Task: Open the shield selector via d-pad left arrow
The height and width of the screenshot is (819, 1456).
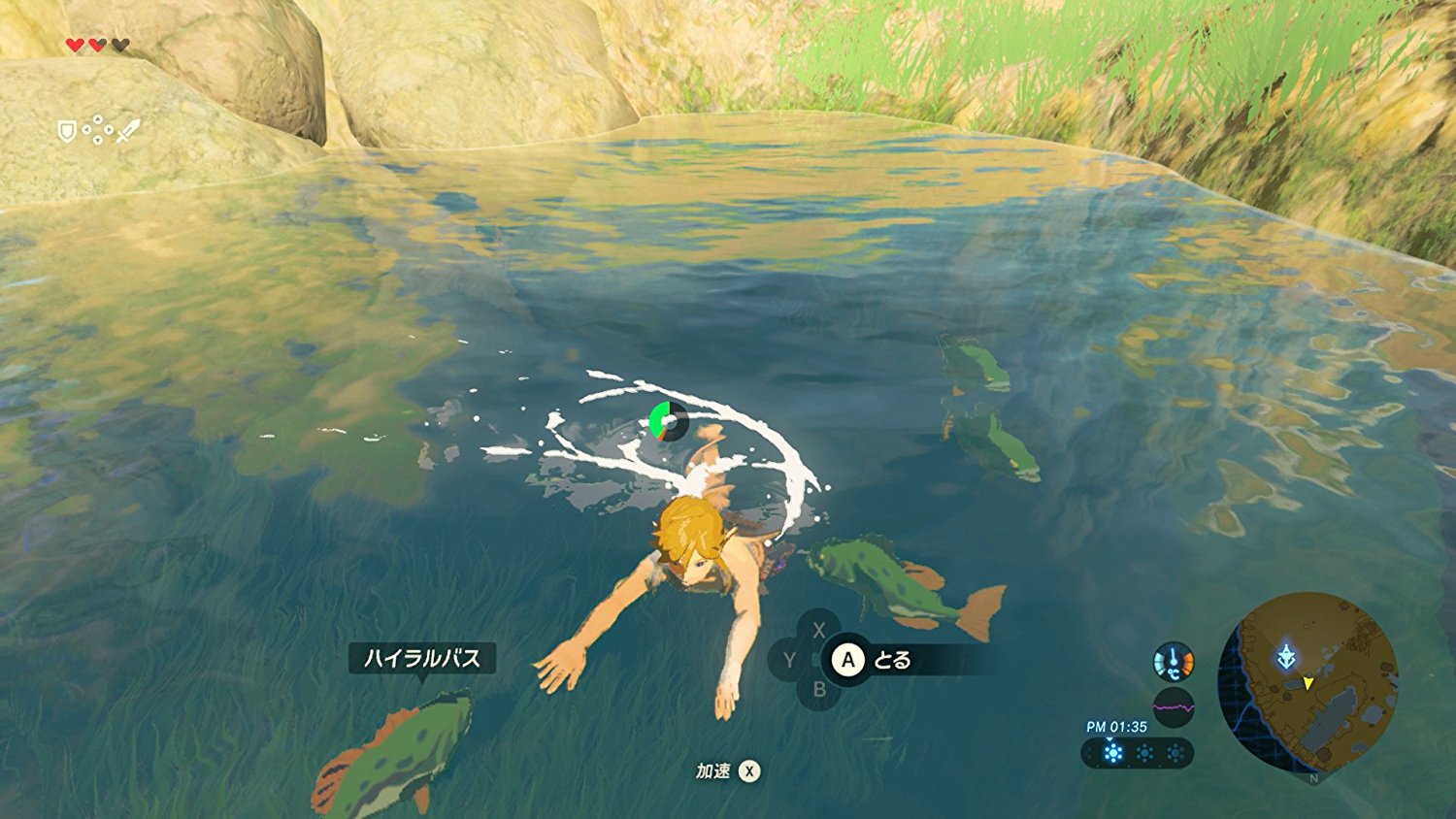Action: (87, 129)
